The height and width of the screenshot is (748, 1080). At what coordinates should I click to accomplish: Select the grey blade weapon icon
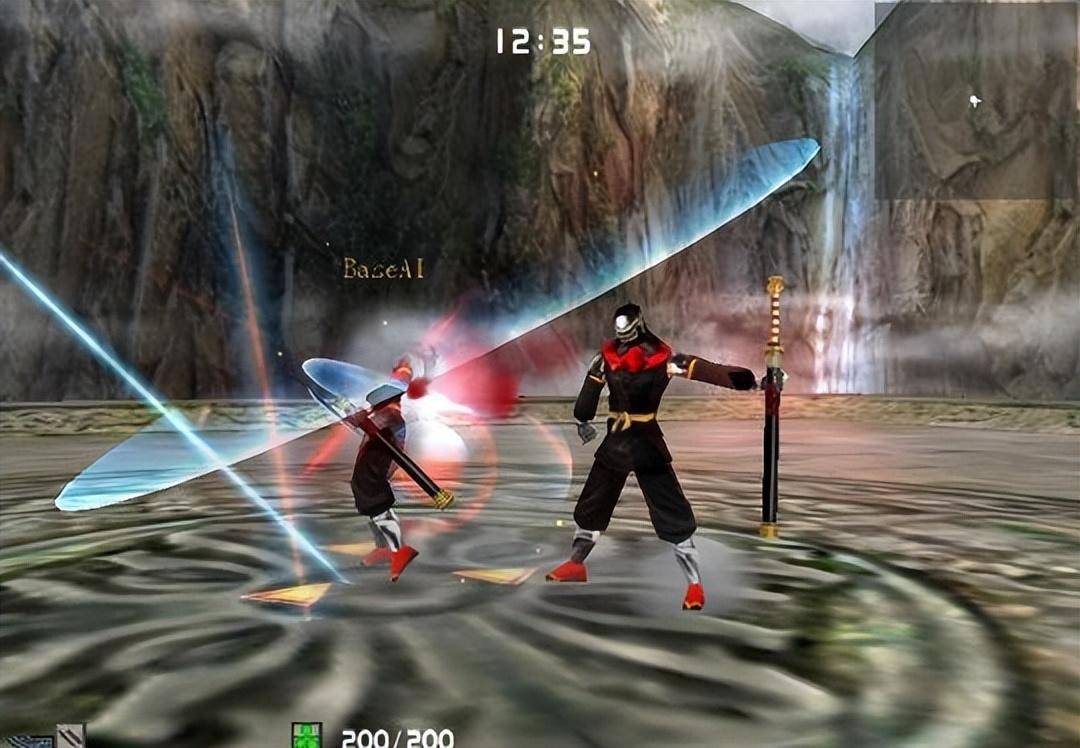click(x=70, y=736)
